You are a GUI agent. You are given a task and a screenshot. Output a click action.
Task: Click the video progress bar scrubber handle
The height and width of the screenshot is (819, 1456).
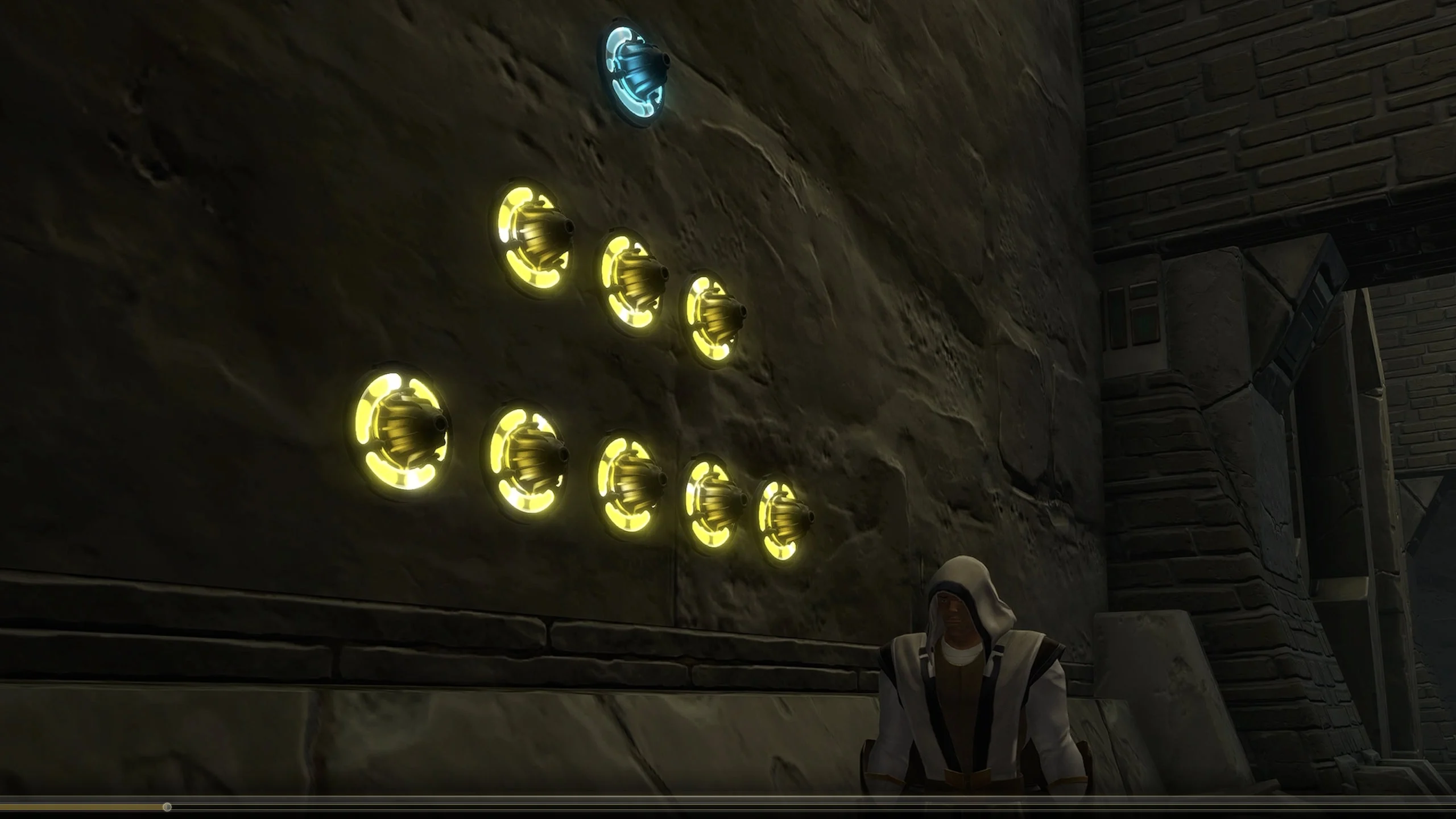point(167,807)
